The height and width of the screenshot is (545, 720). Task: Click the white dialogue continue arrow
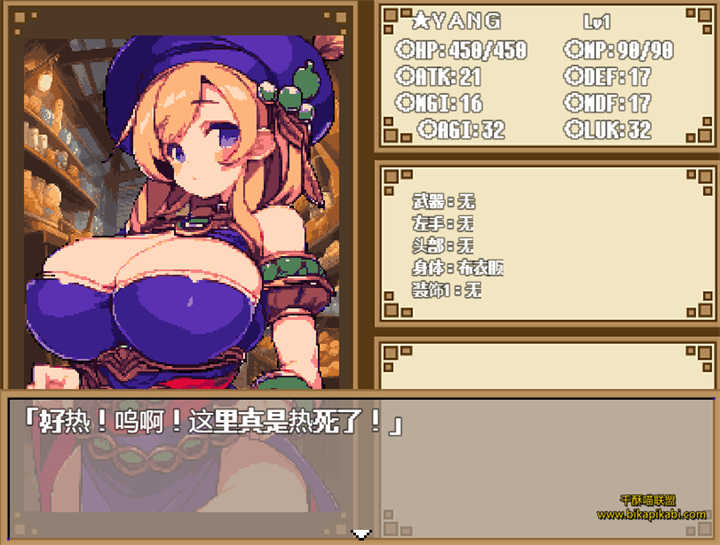pos(362,534)
